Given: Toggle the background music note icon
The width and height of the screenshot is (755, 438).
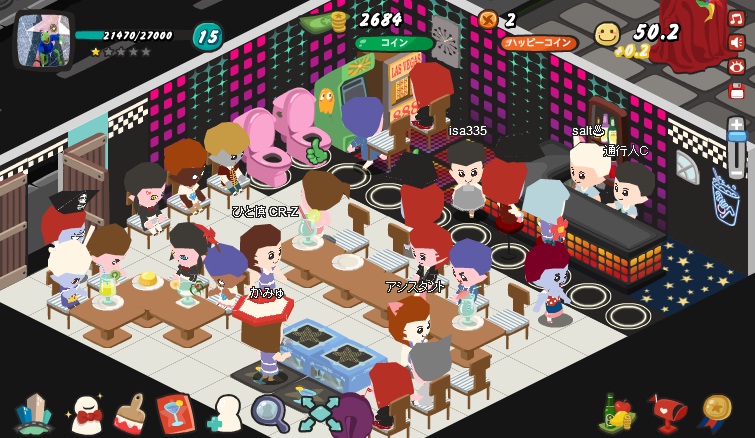Looking at the screenshot, I should coord(737,18).
